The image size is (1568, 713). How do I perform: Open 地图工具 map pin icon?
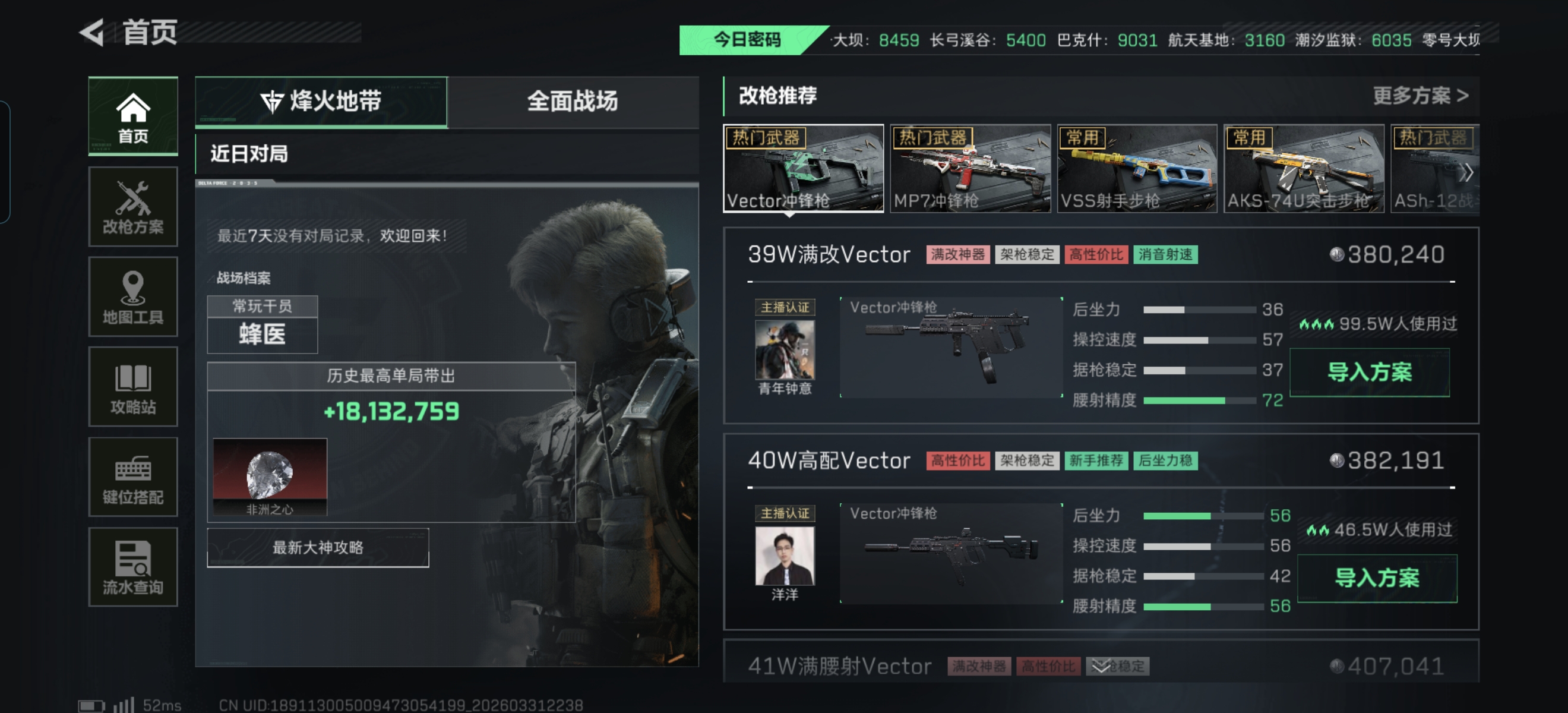[x=132, y=296]
